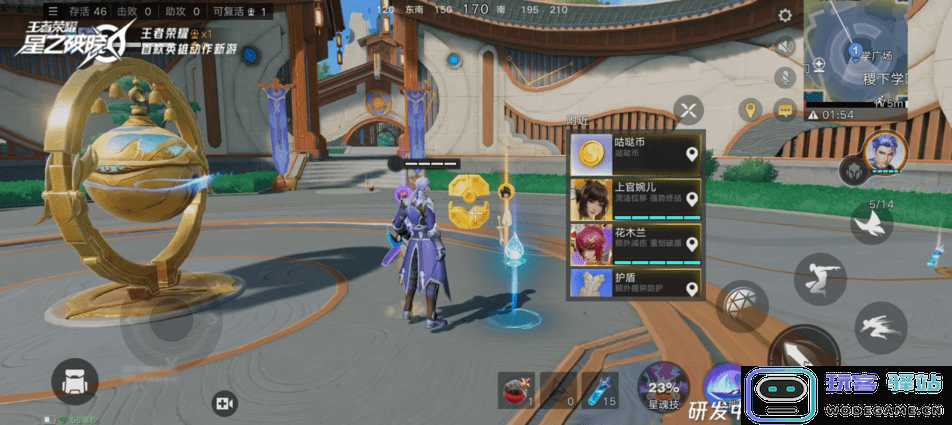Pick the 护盾 shield entry
The height and width of the screenshot is (425, 952).
coord(635,283)
